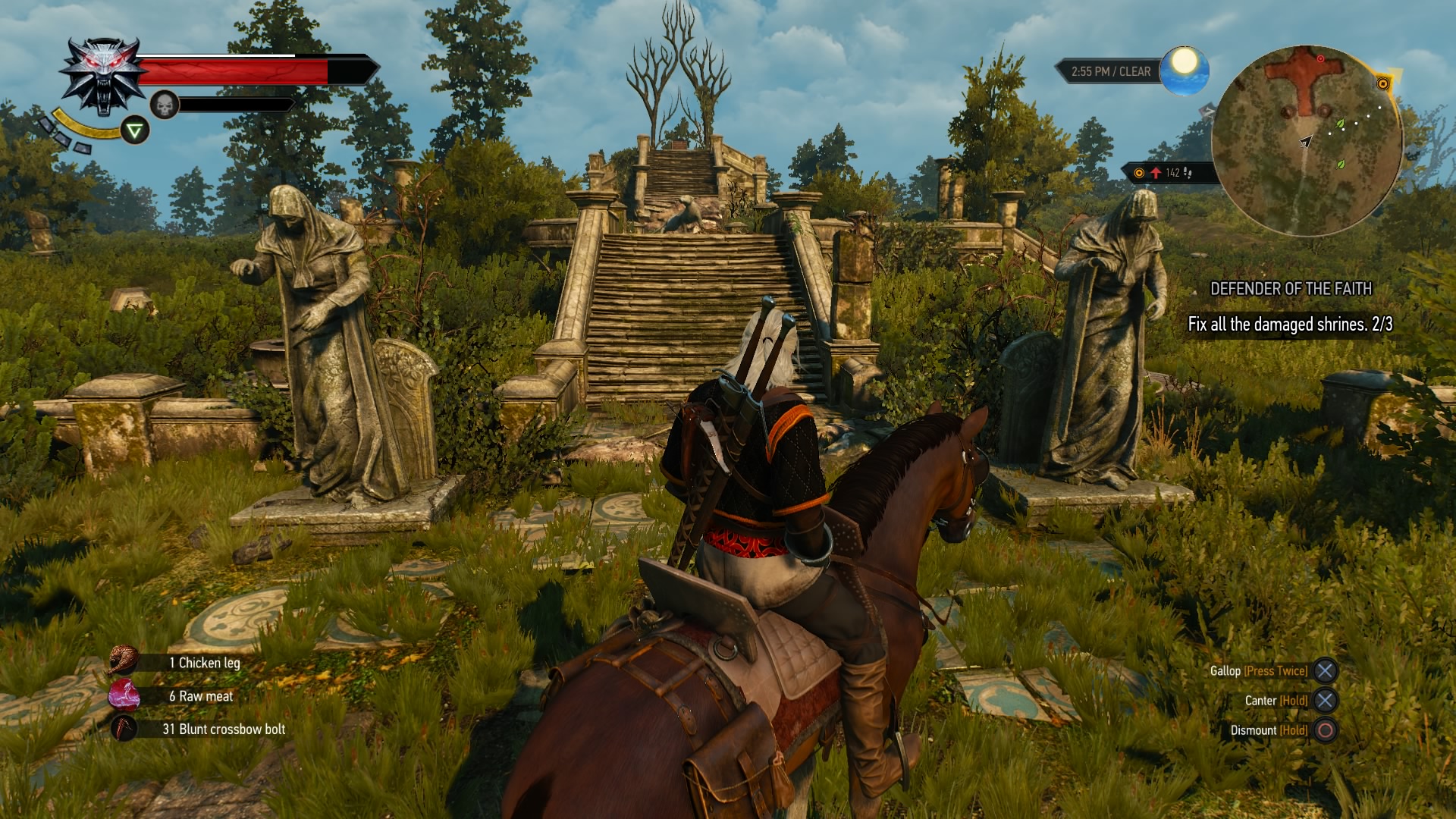Click the yellow quest marker on minimap edge

[x=1382, y=84]
